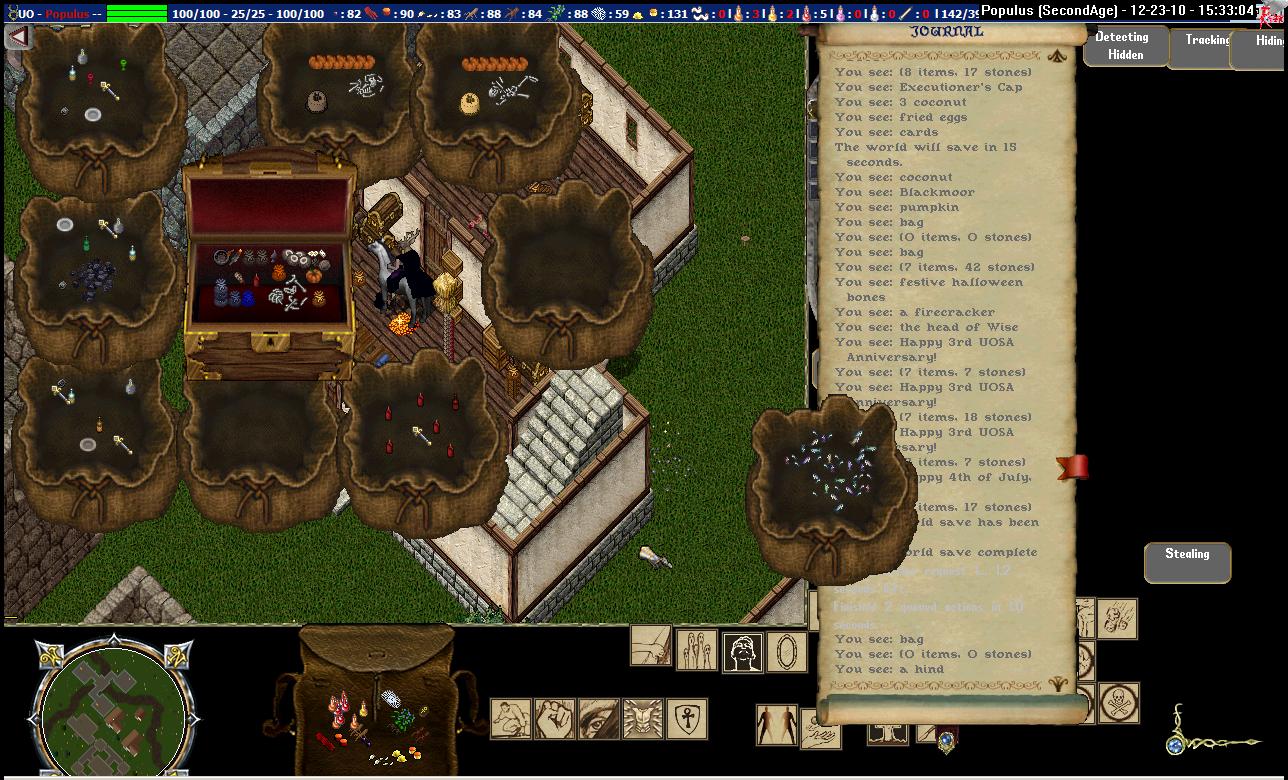Use the skull and crossbones poison icon
This screenshot has height=780, width=1288.
pos(1119,702)
